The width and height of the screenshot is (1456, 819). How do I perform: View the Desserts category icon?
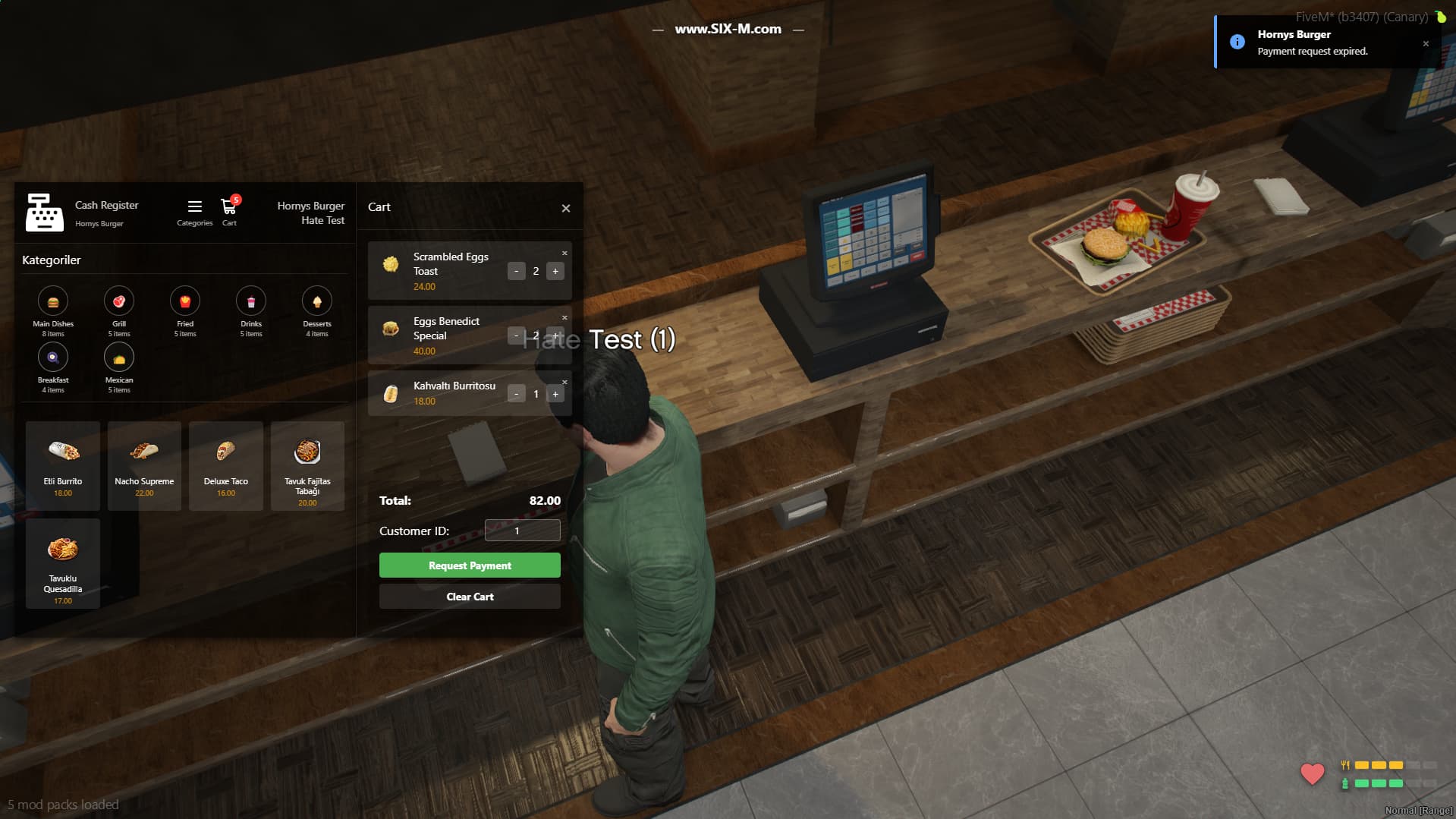(316, 301)
